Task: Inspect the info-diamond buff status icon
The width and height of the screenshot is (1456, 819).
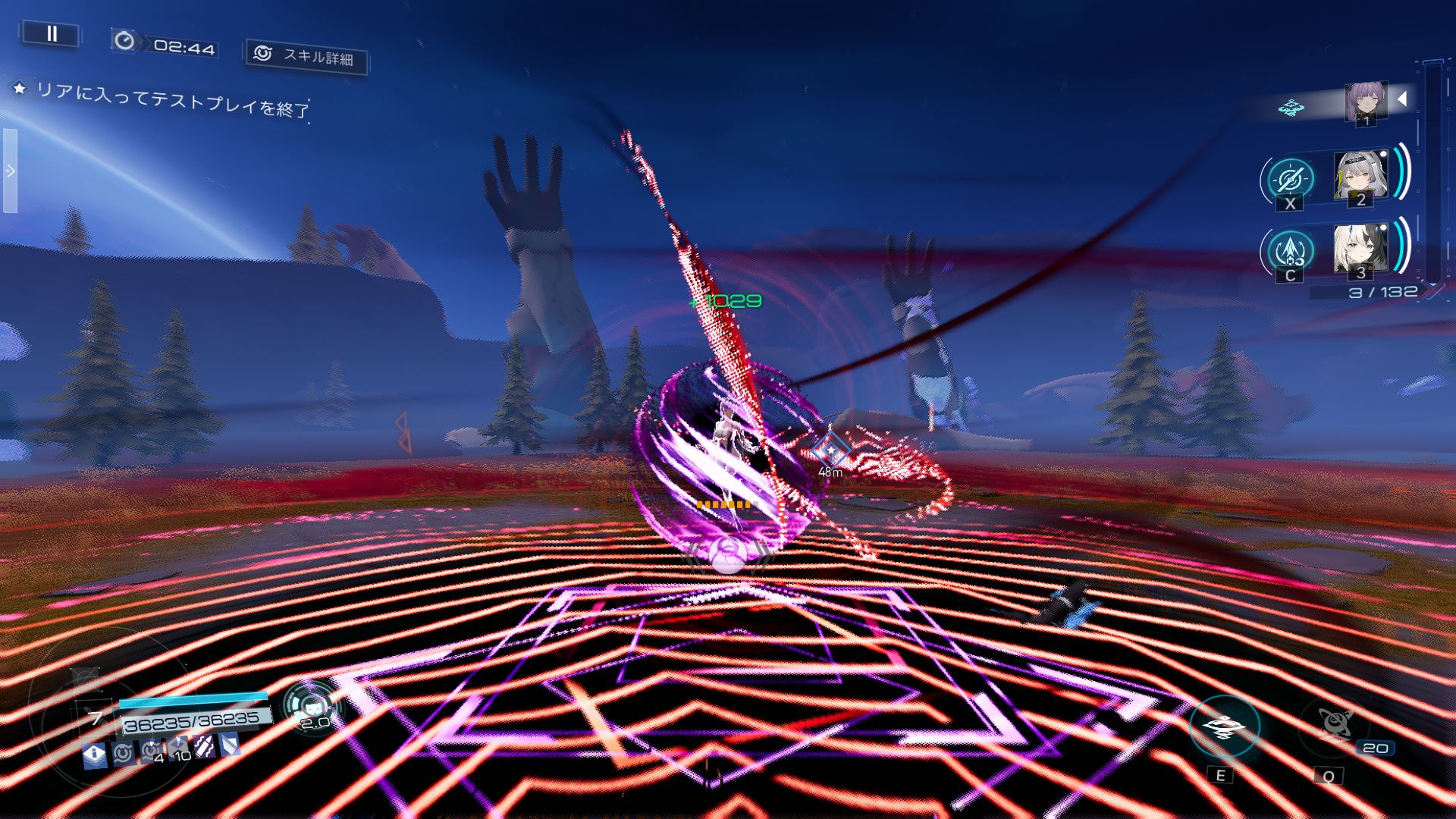Action: [95, 754]
